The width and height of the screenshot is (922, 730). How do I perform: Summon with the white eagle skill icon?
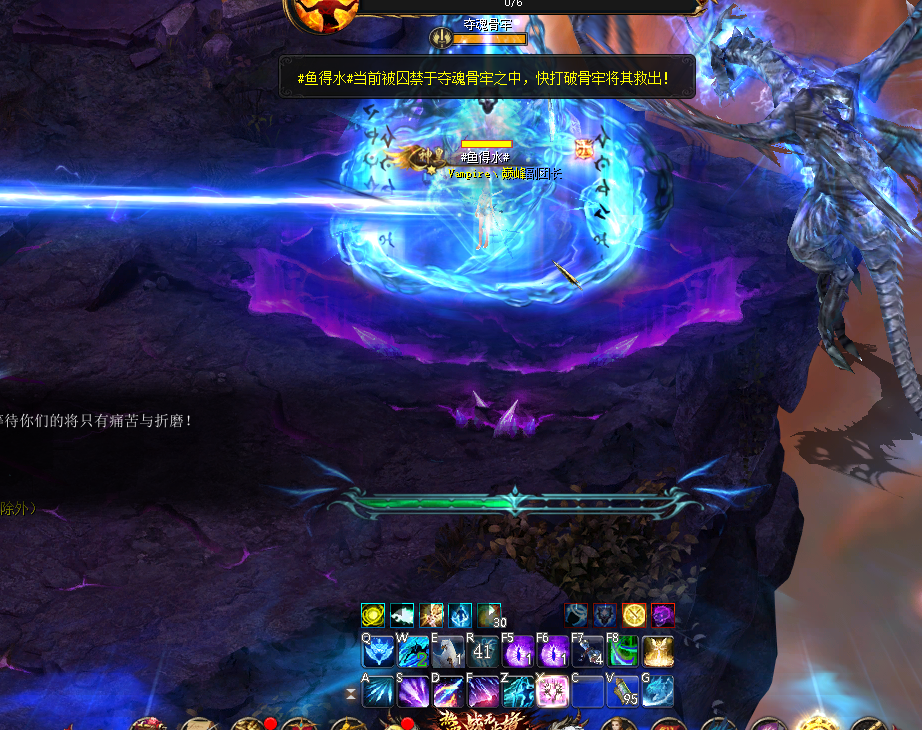(448, 653)
